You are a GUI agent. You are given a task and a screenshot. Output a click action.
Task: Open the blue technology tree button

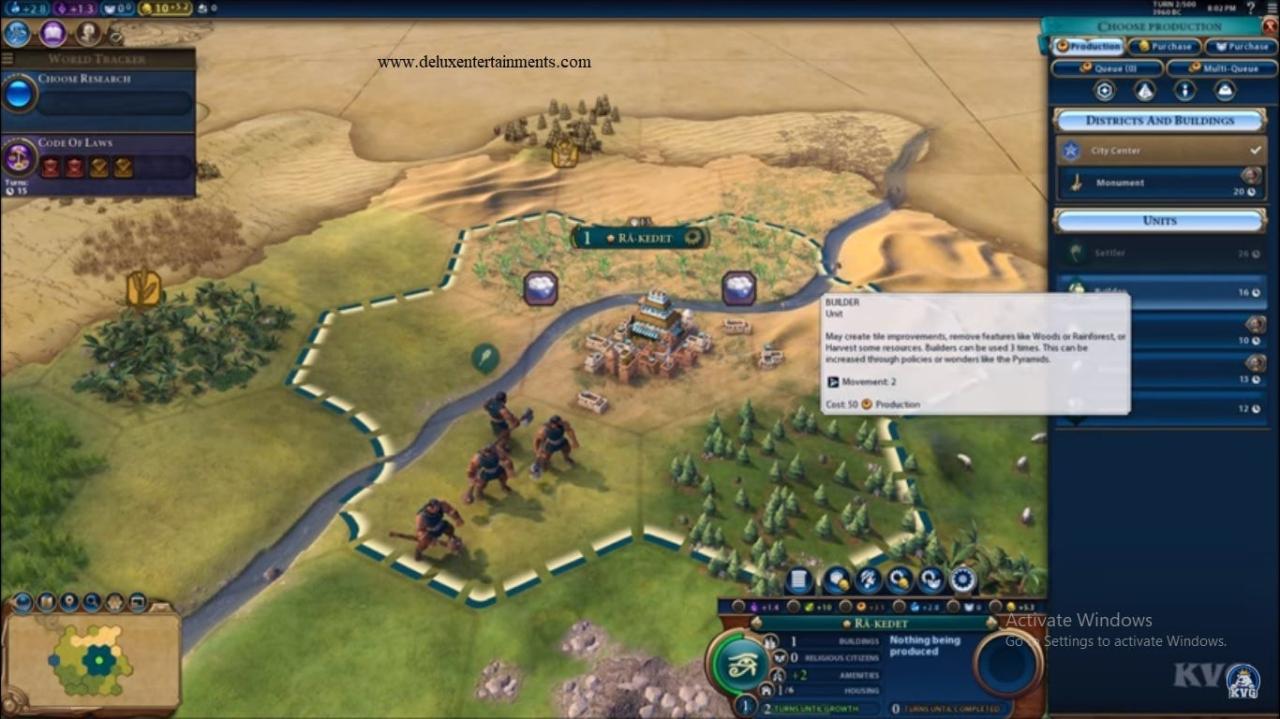pos(17,34)
